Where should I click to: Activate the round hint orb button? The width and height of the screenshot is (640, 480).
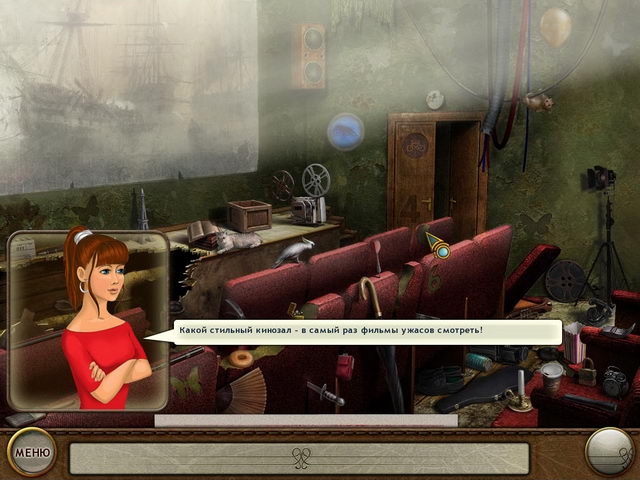click(609, 451)
